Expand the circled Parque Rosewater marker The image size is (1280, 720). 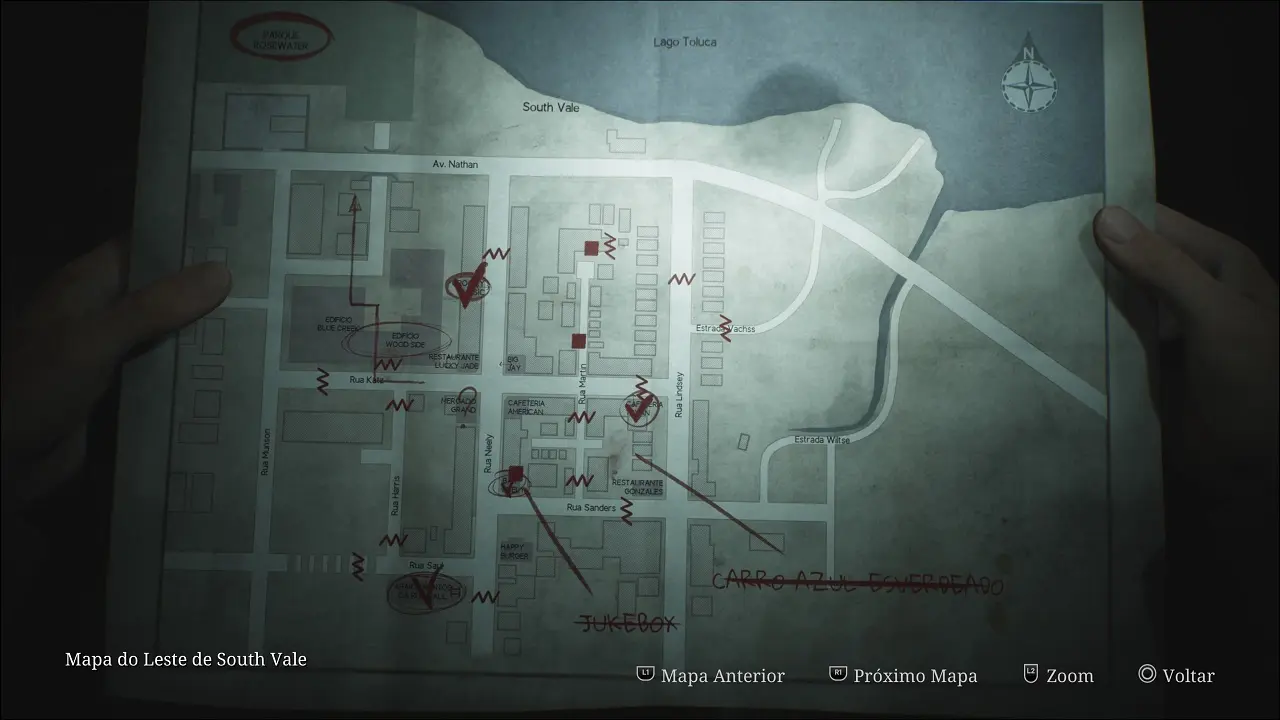click(283, 37)
